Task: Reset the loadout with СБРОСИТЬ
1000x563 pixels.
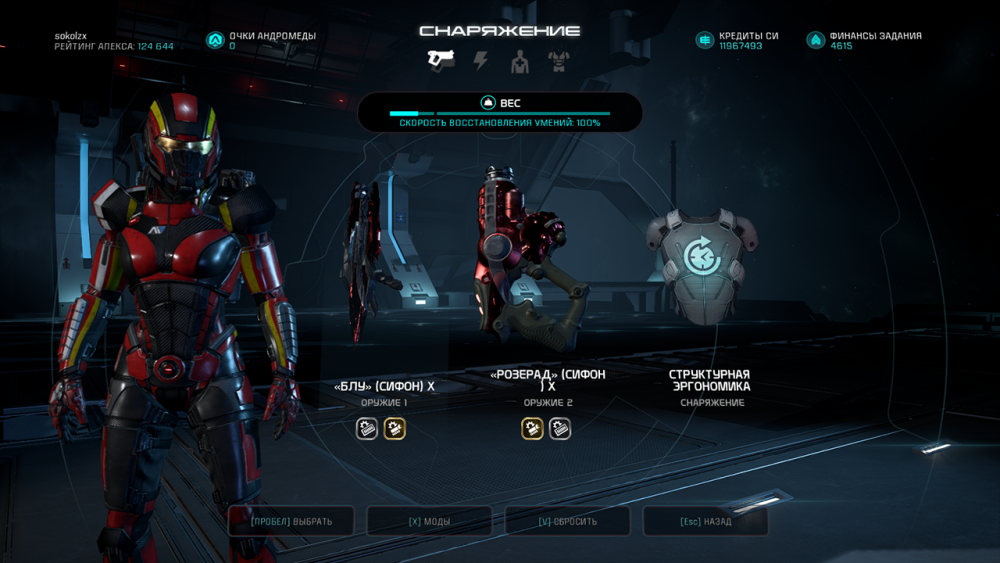Action: click(567, 521)
